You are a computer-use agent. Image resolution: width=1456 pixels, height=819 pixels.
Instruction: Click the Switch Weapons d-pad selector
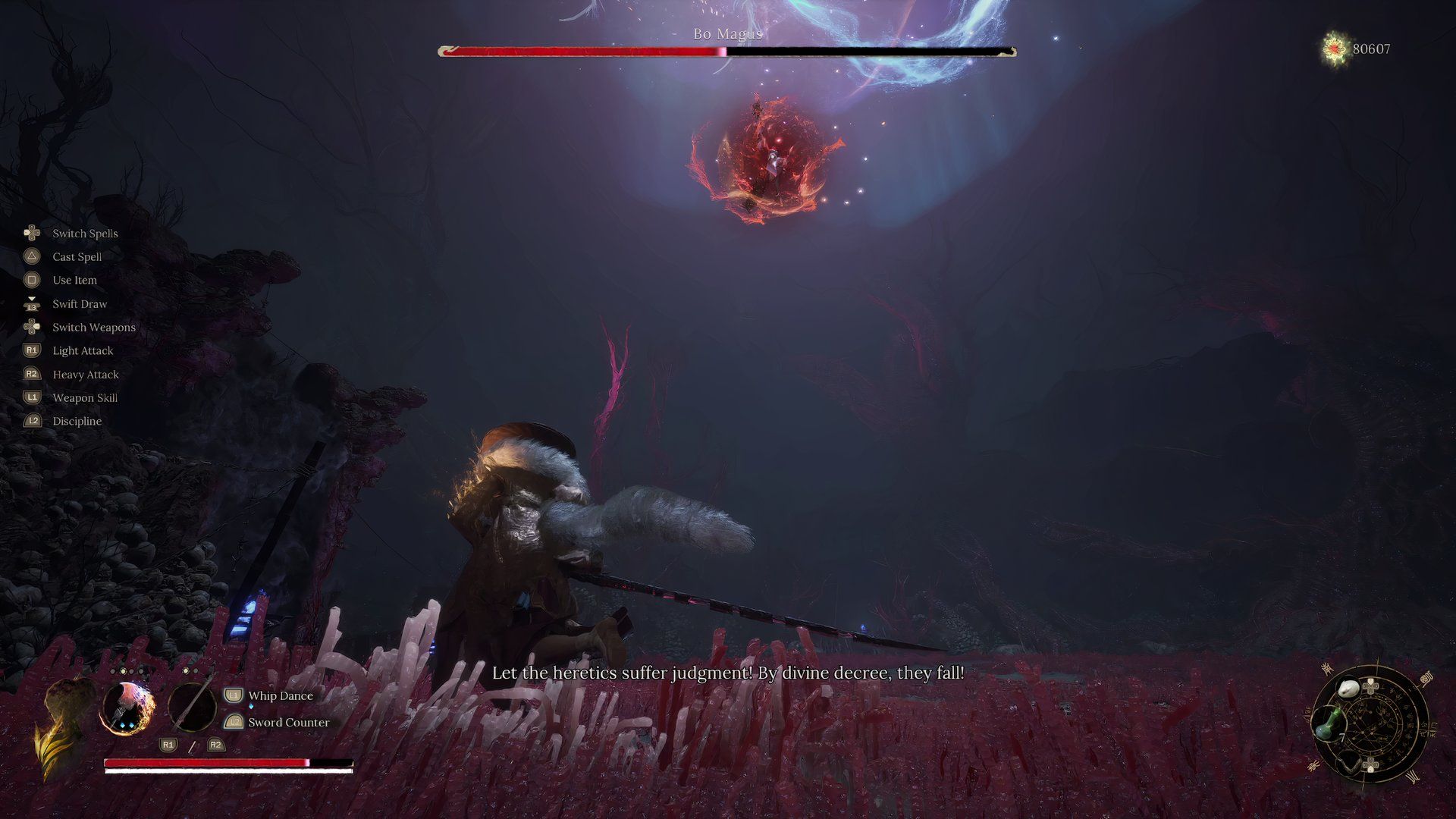[x=30, y=327]
